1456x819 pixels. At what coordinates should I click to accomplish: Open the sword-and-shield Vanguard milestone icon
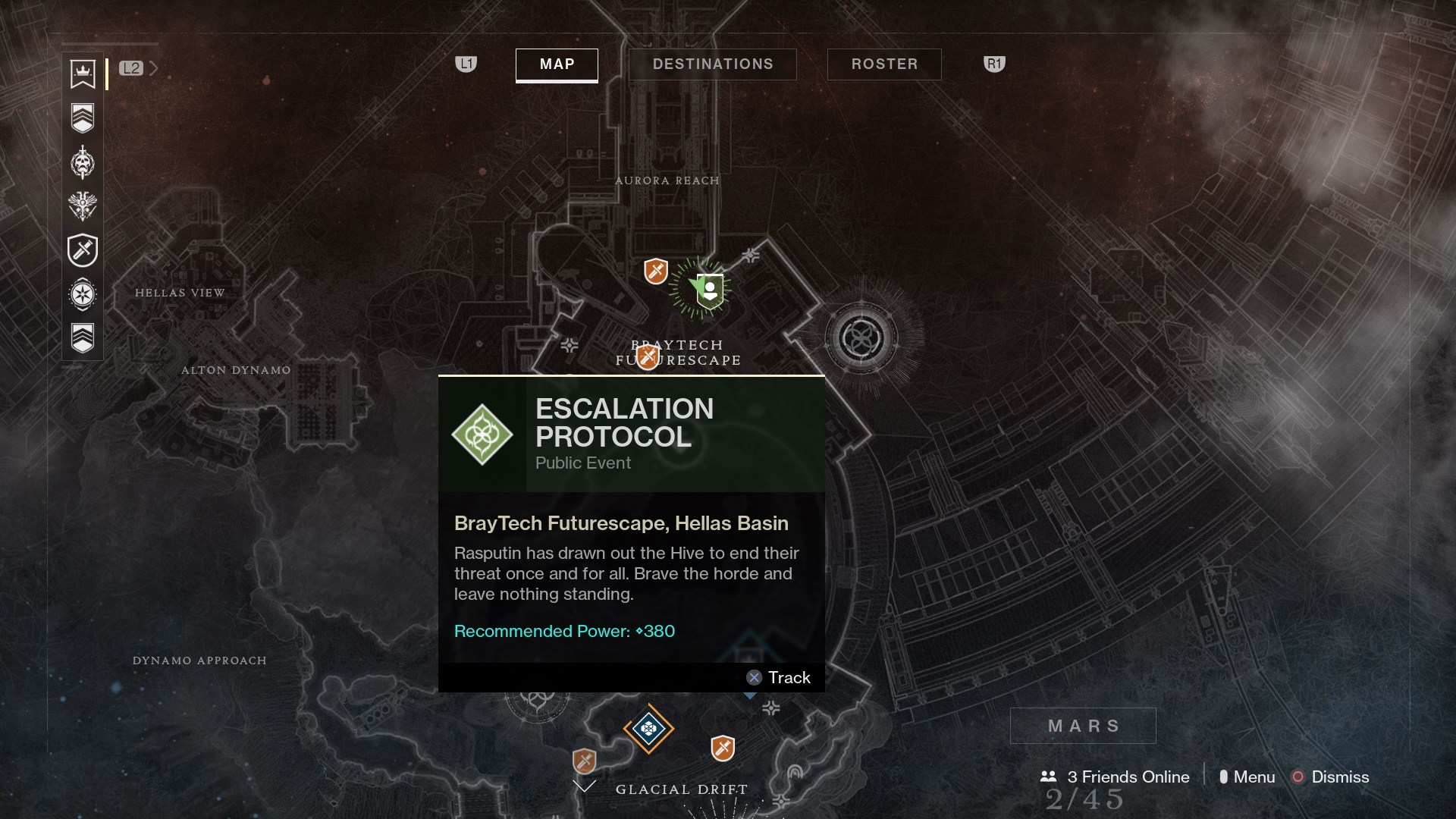pos(82,250)
